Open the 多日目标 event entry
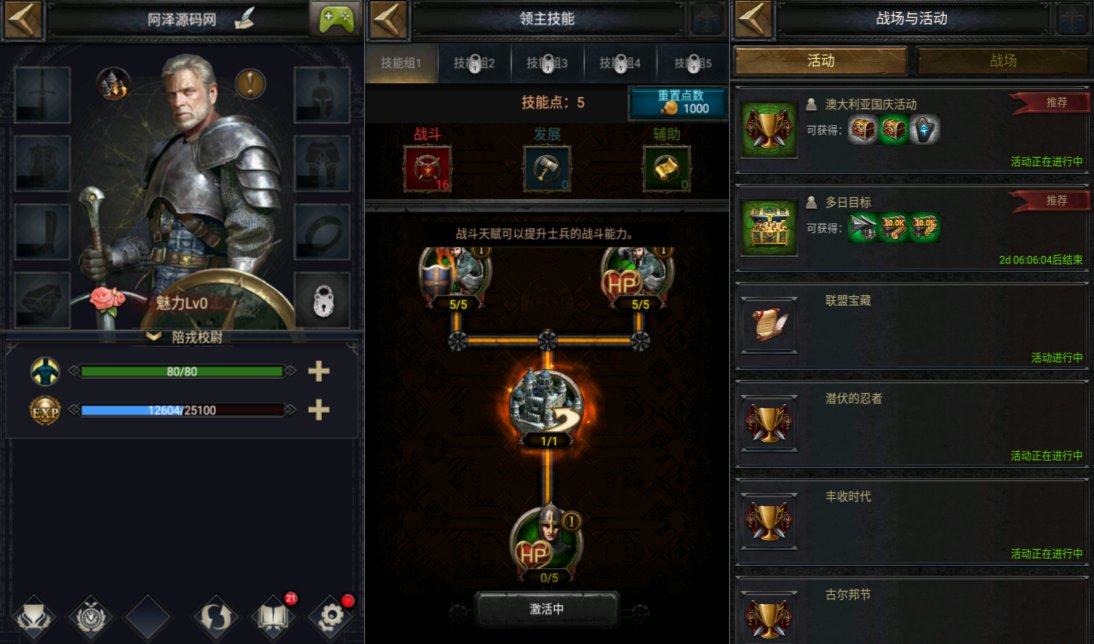 tap(912, 228)
